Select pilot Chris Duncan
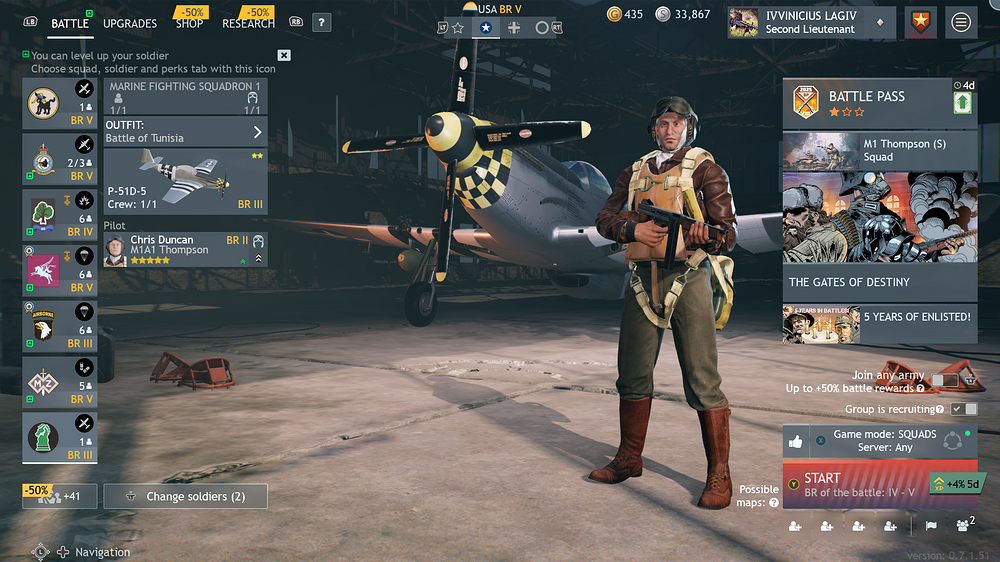 (x=186, y=250)
